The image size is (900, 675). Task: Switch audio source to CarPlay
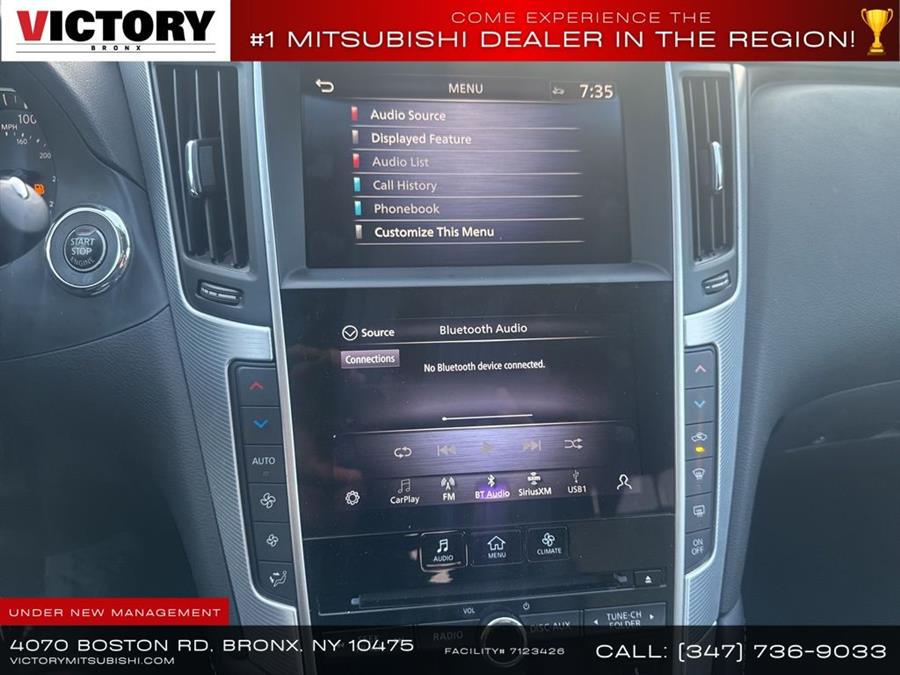coord(404,491)
